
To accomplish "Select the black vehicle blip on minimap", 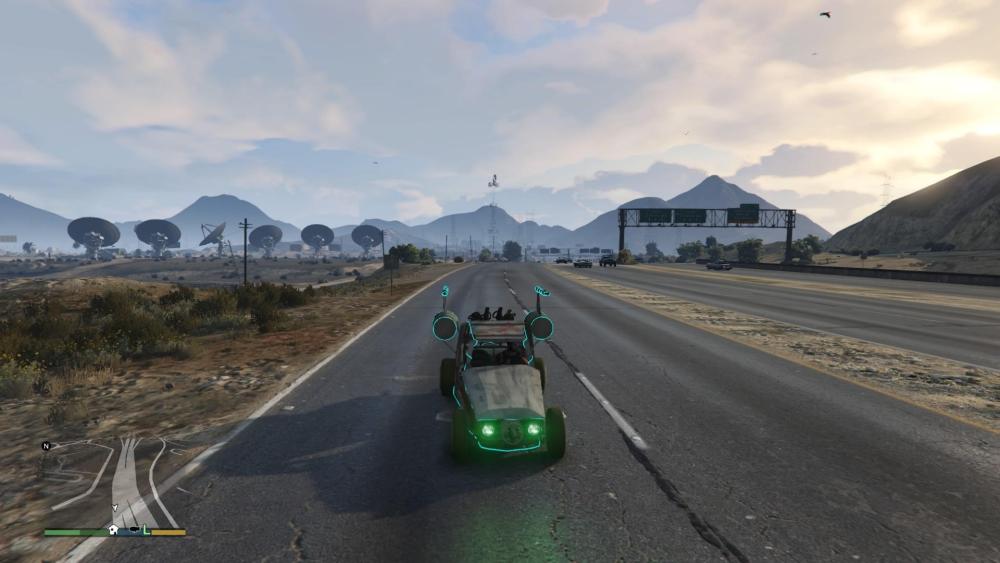I will pos(134,529).
